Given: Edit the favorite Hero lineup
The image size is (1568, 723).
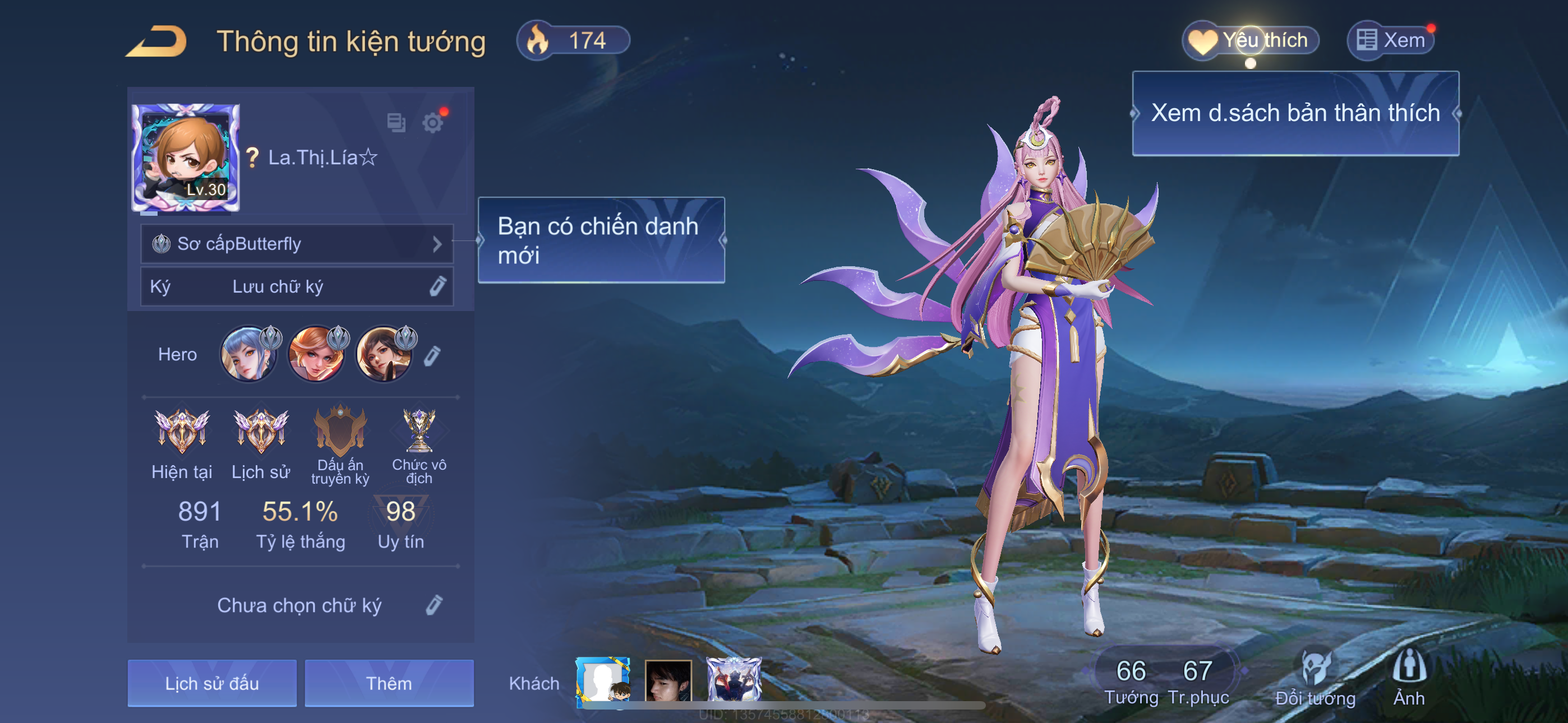Looking at the screenshot, I should [x=432, y=355].
